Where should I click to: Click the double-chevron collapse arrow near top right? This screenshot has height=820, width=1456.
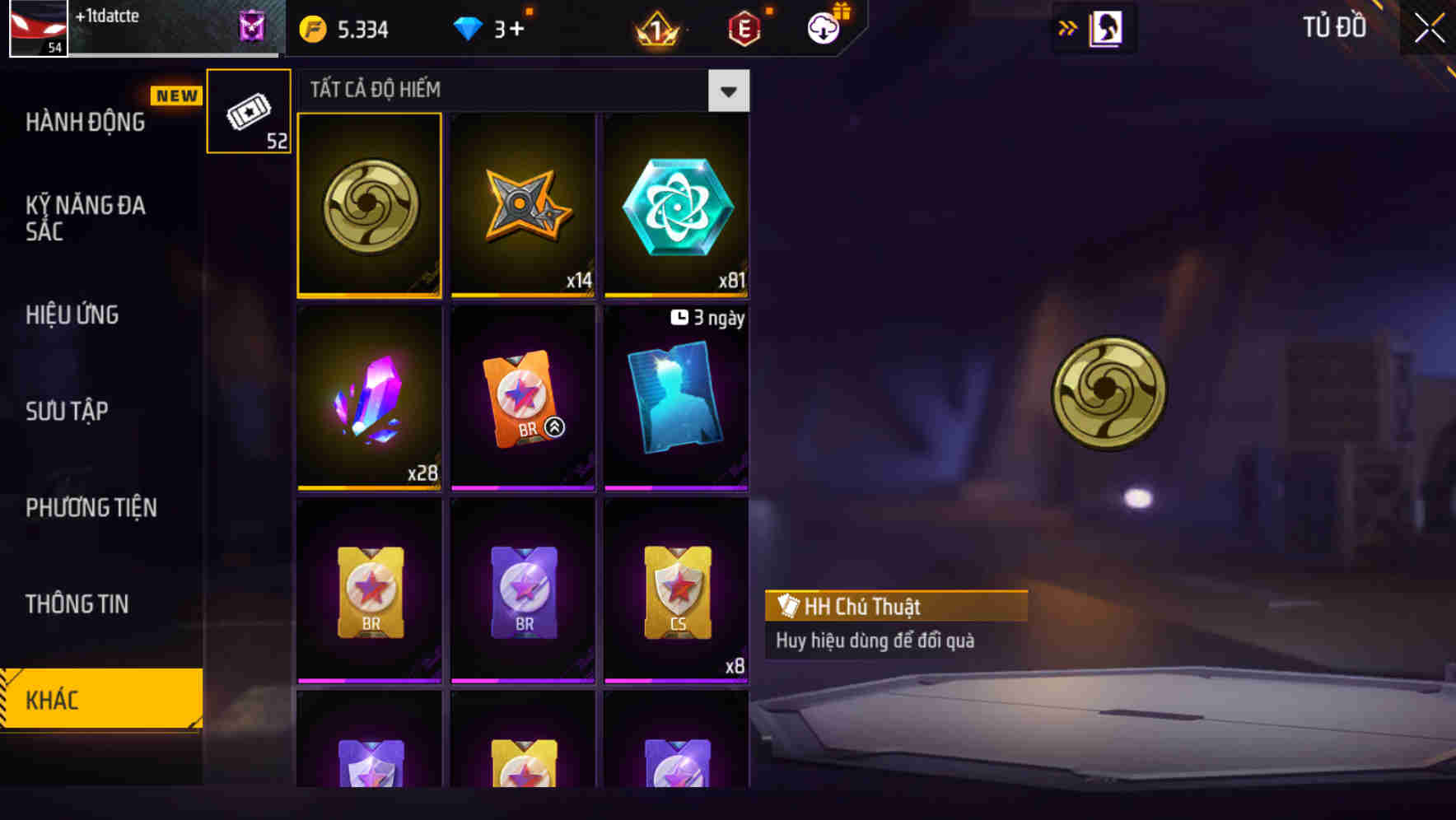(1068, 26)
